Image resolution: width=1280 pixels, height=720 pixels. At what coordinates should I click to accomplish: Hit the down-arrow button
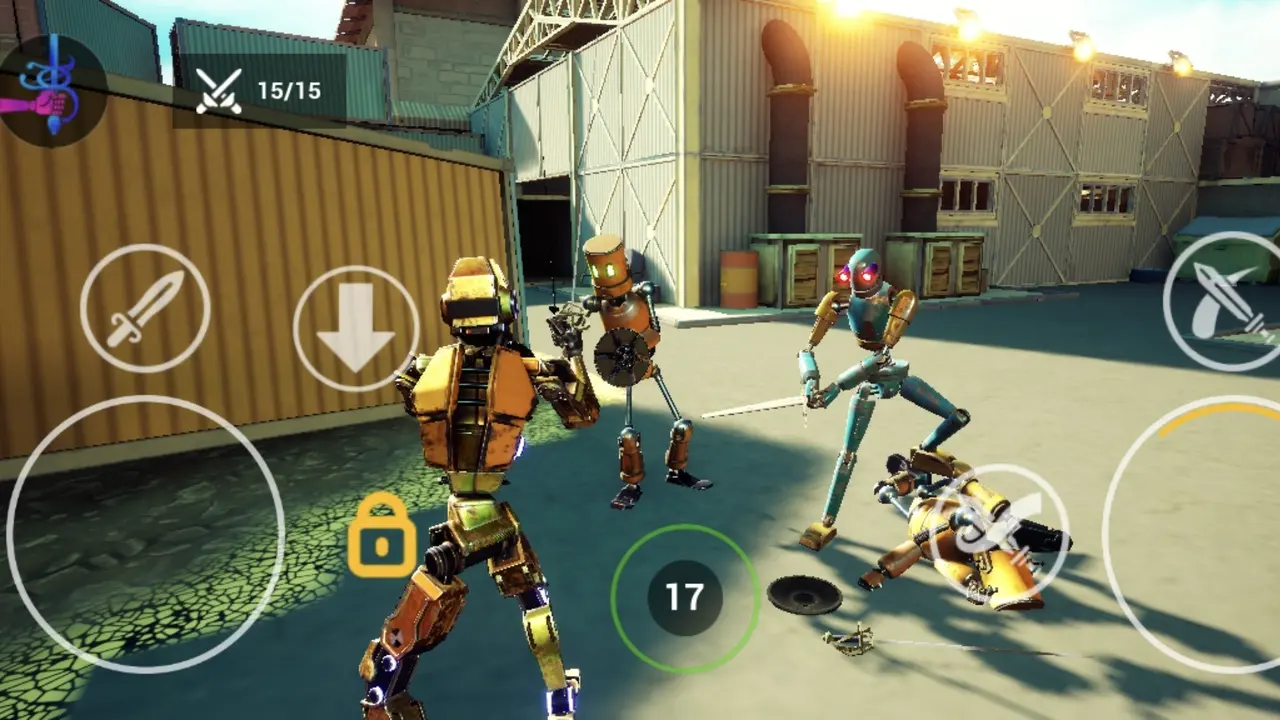pos(356,328)
